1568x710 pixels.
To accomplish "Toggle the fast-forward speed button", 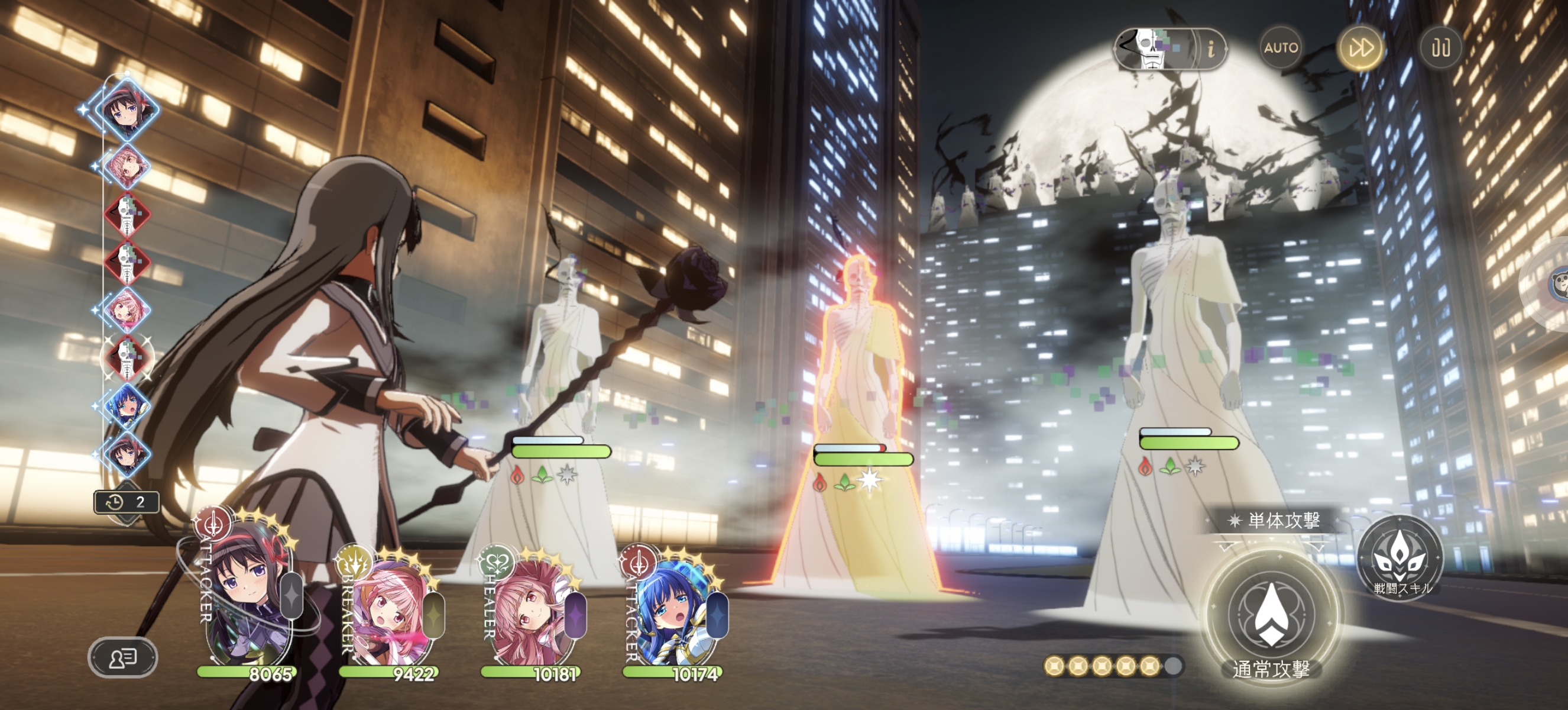I will point(1361,47).
